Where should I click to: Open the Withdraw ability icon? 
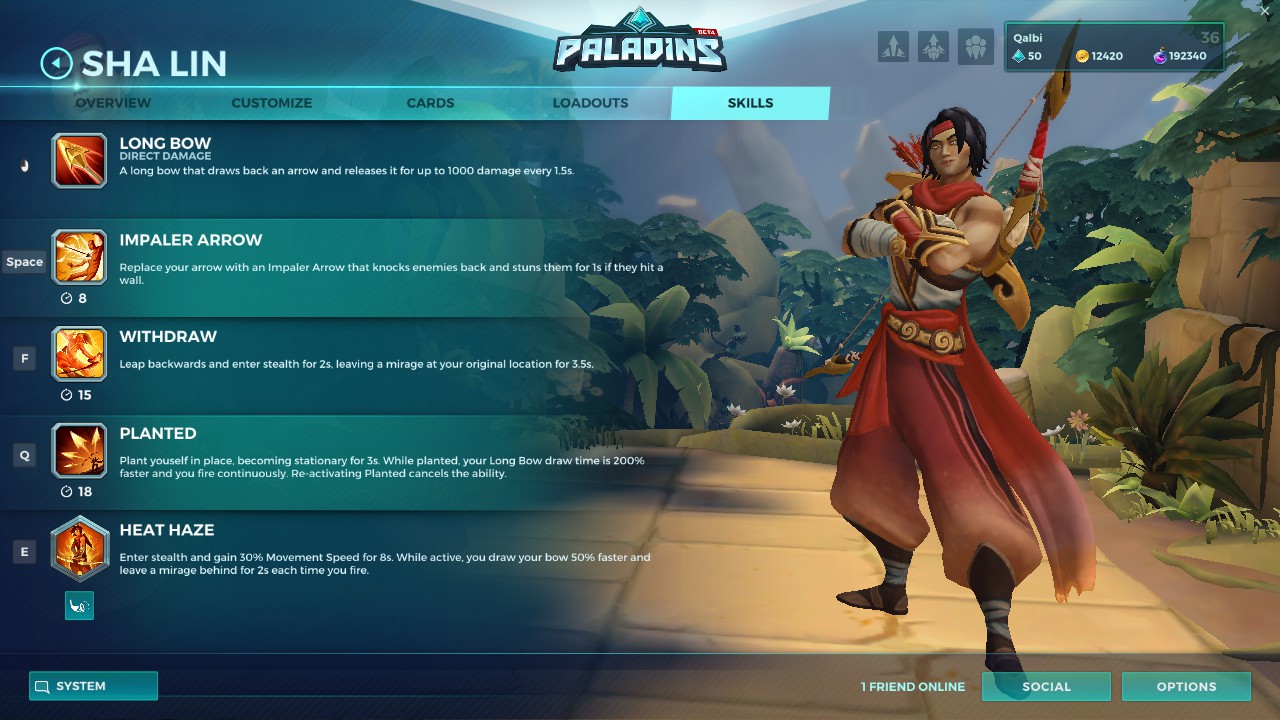tap(79, 354)
